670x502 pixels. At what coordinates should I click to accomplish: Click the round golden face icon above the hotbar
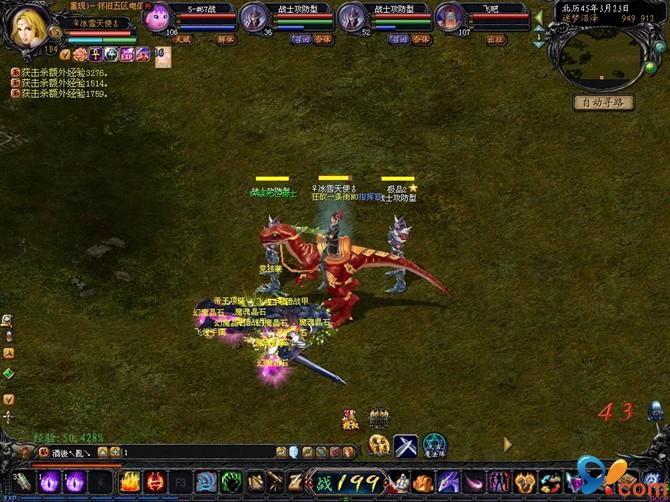[x=378, y=445]
